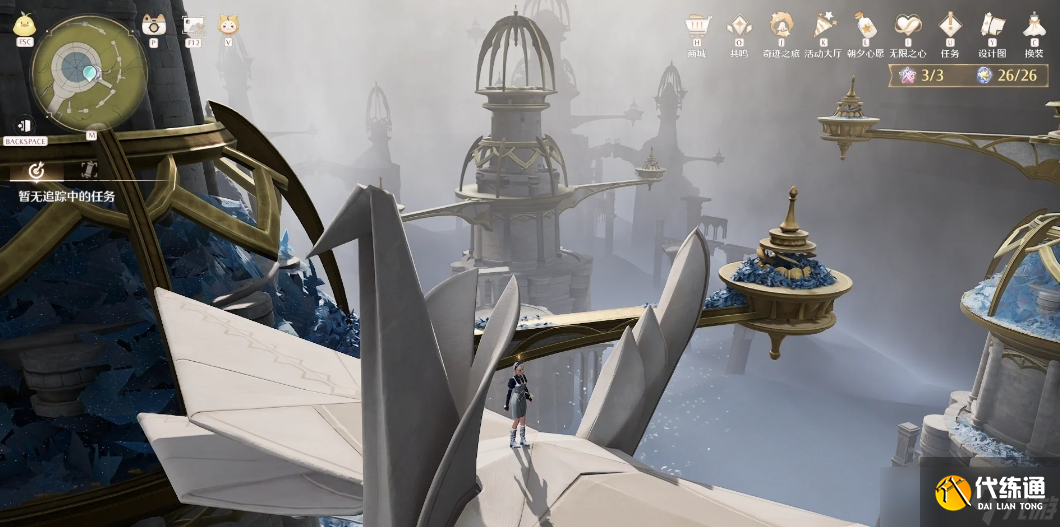Click the picture screenshot icon
This screenshot has height=527, width=1060.
[194, 24]
